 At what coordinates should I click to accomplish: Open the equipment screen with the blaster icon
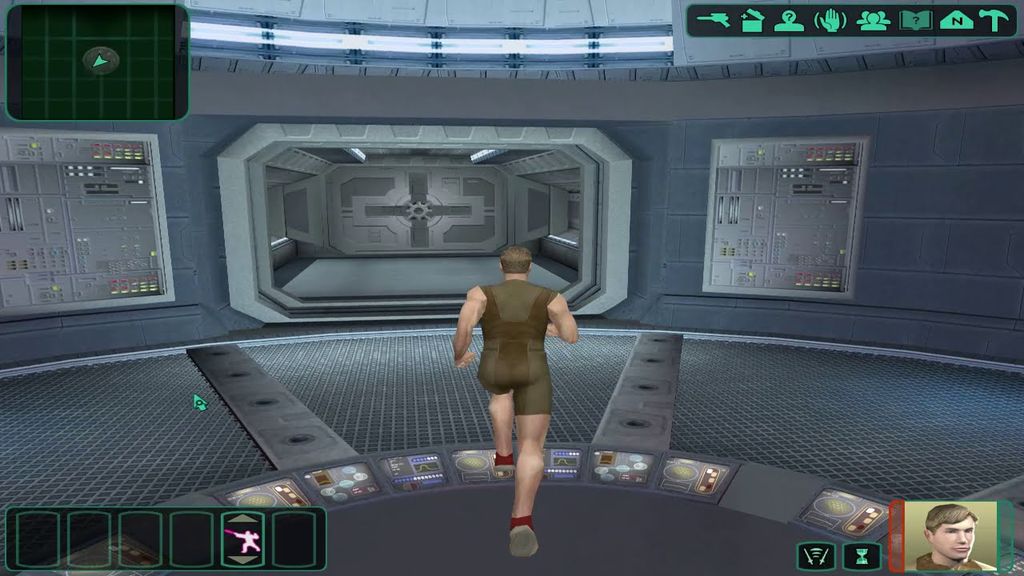coord(715,20)
